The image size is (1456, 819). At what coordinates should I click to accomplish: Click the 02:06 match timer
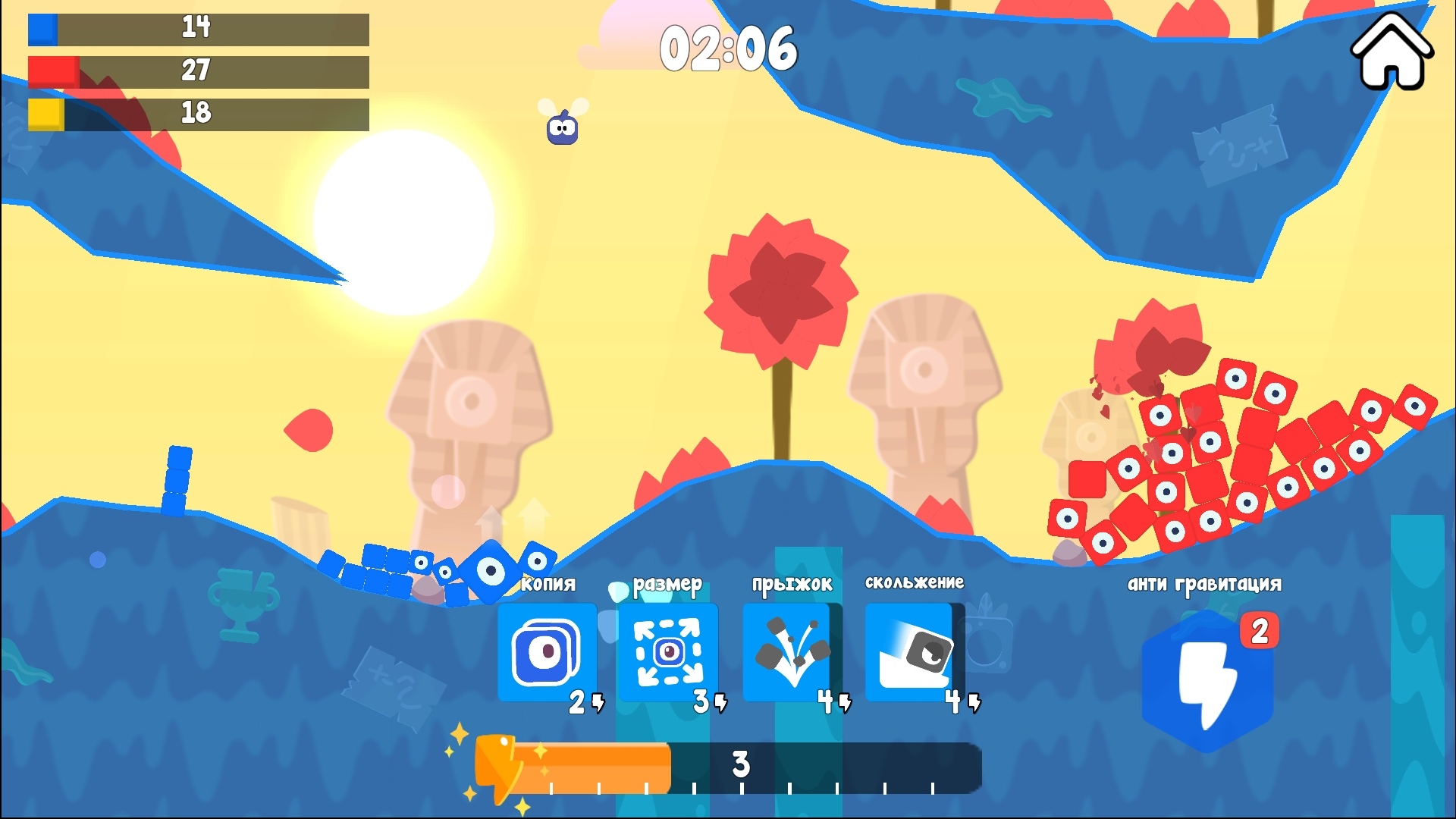(x=730, y=49)
